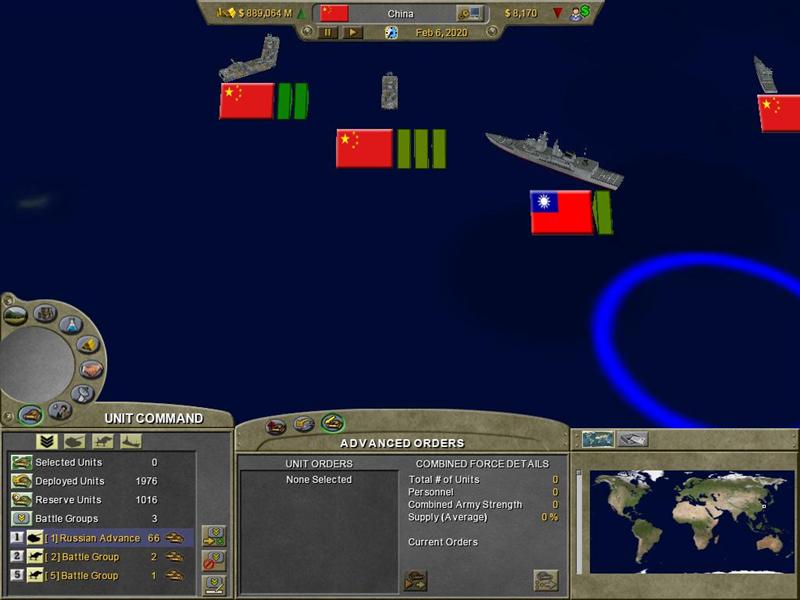Image resolution: width=800 pixels, height=600 pixels.
Task: Filter units by the tank icon tab
Action: tap(74, 441)
